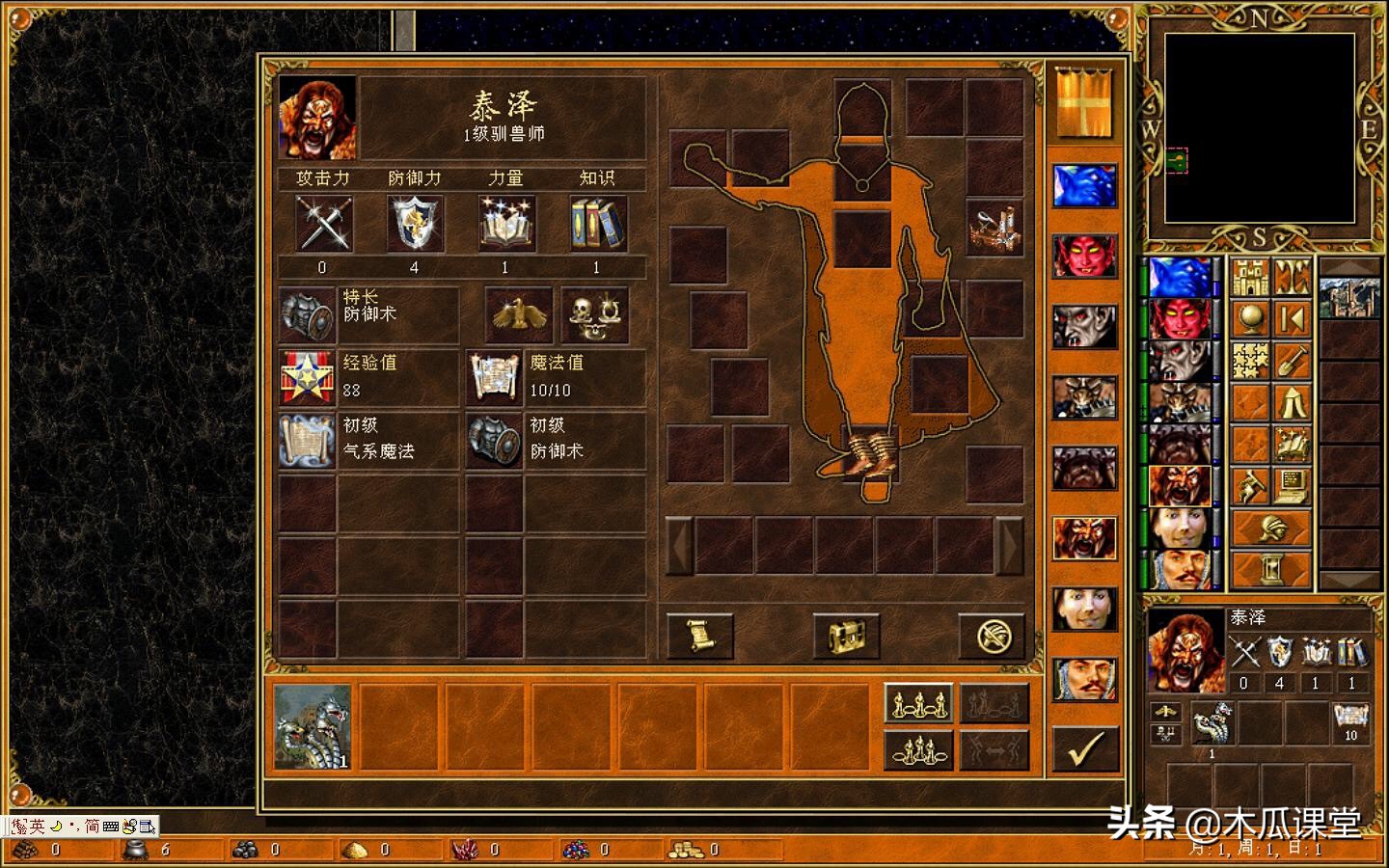Image resolution: width=1389 pixels, height=868 pixels.
Task: Open the spellbook from the adventure buttons
Action: coord(1292,444)
